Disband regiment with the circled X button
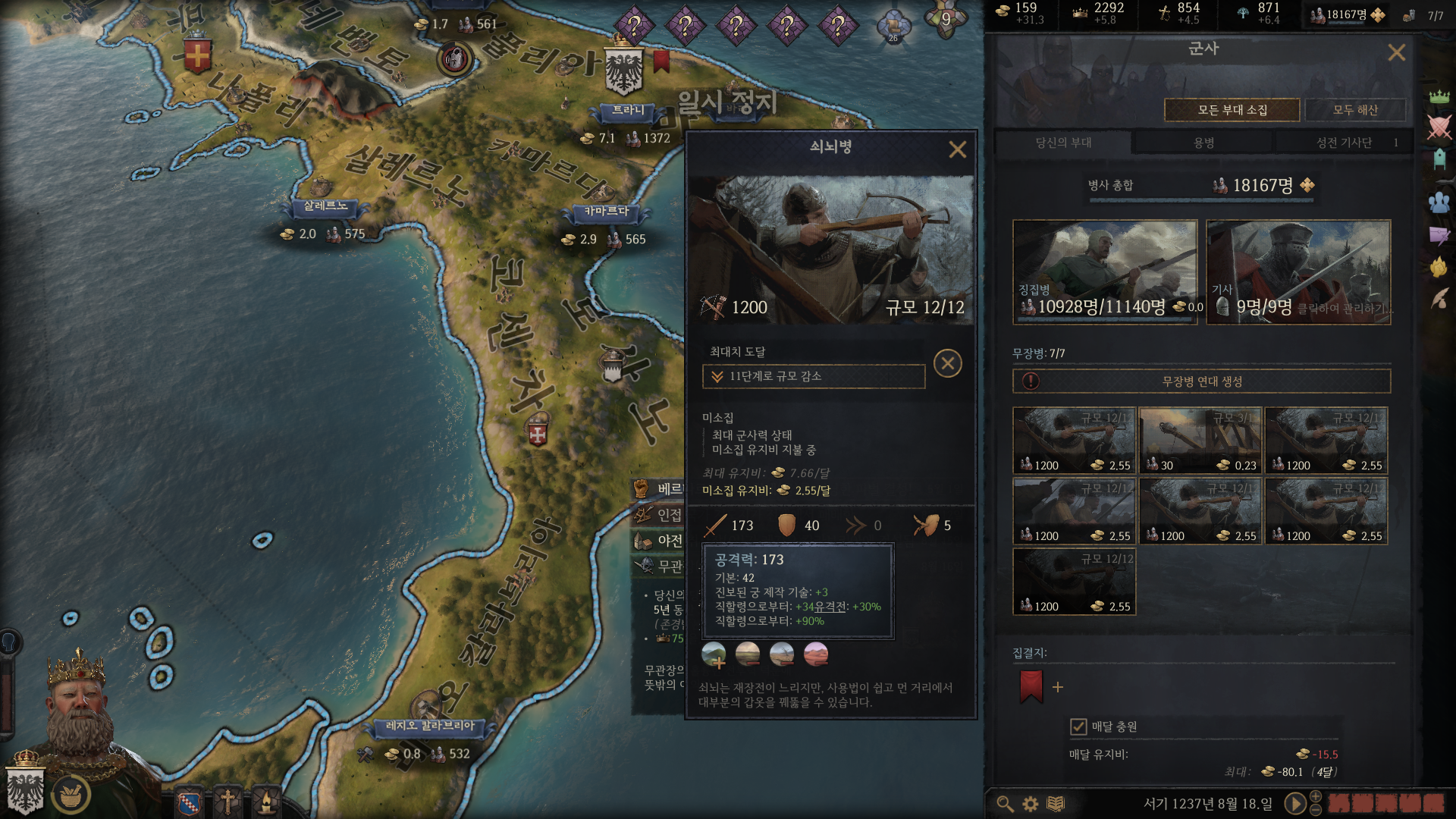Screen dimensions: 1456x819 tap(947, 363)
